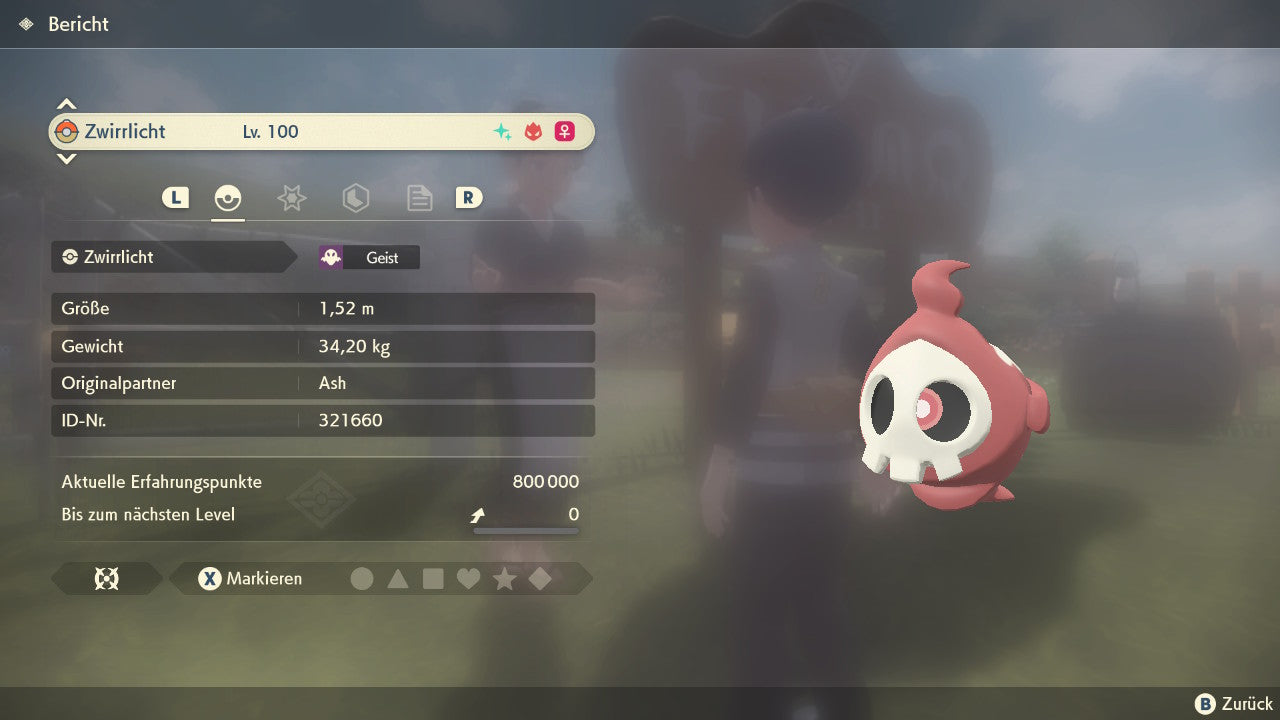Toggle the star marking

point(504,578)
